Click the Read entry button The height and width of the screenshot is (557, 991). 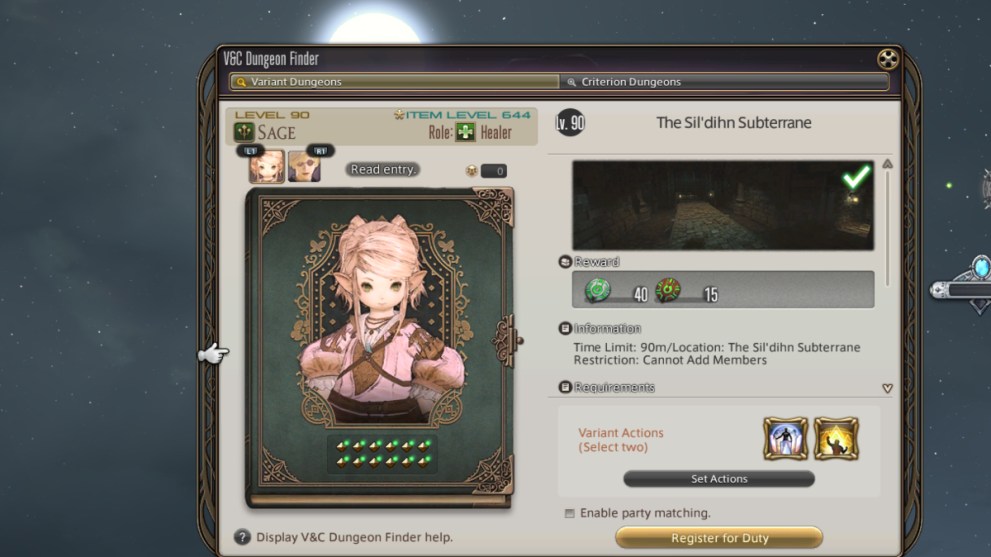pos(383,170)
